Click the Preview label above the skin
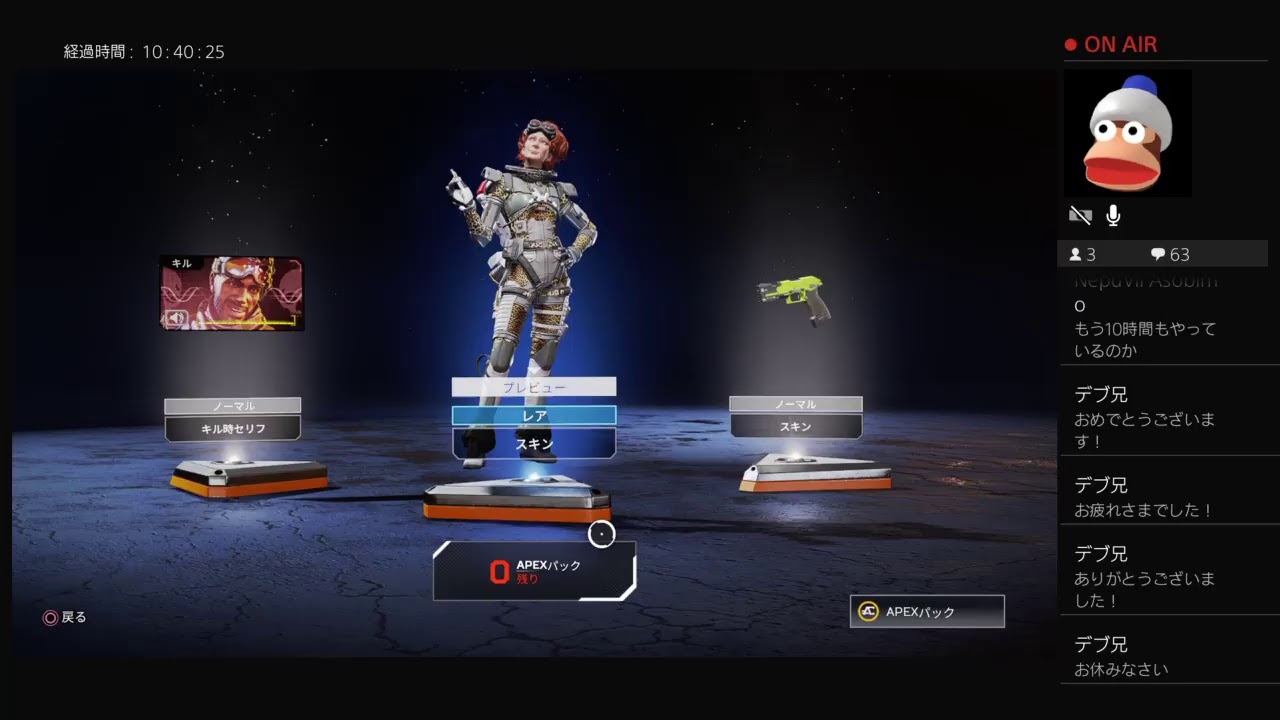The image size is (1280, 720). (533, 387)
